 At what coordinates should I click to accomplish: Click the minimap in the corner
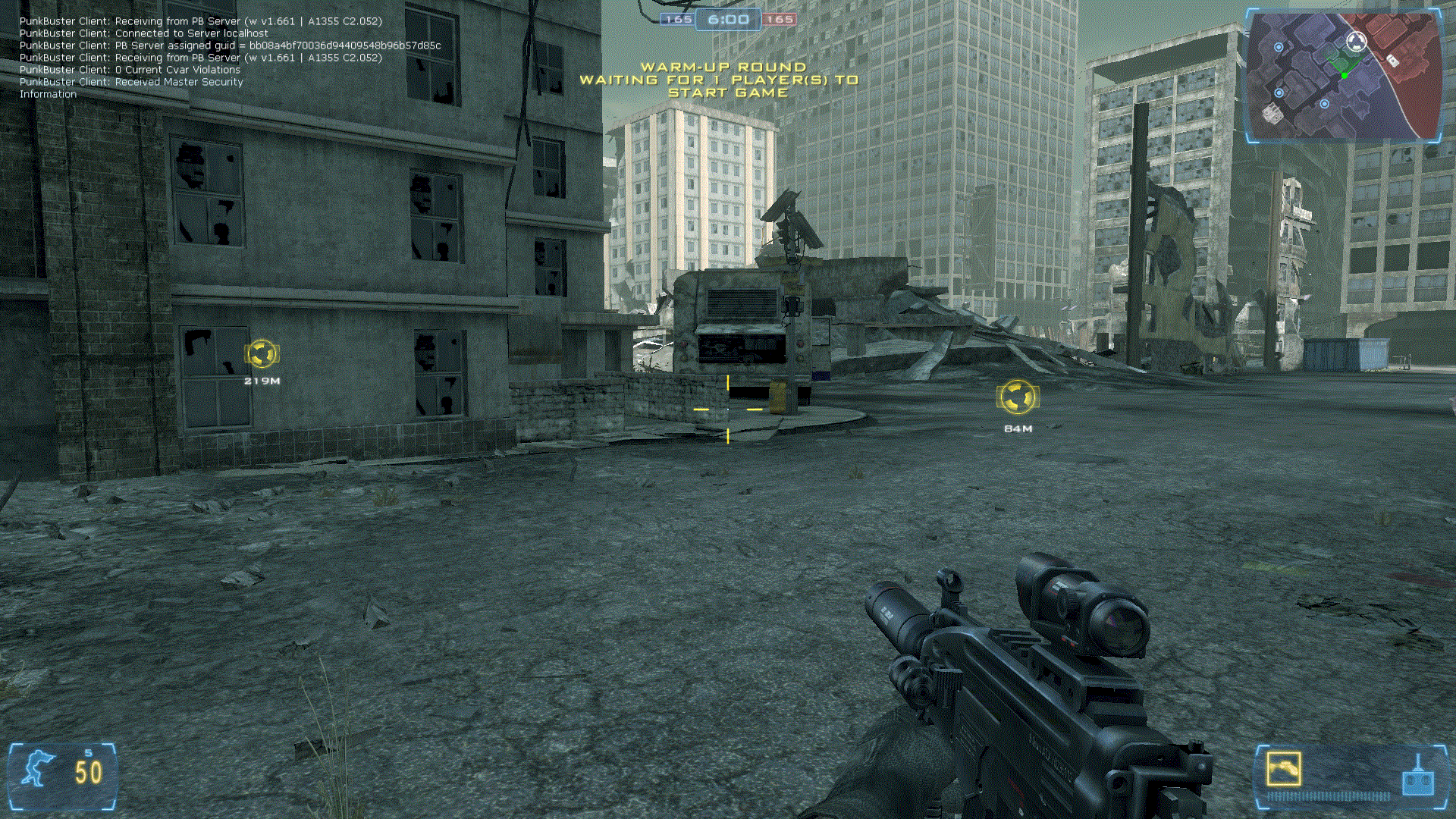coord(1344,76)
